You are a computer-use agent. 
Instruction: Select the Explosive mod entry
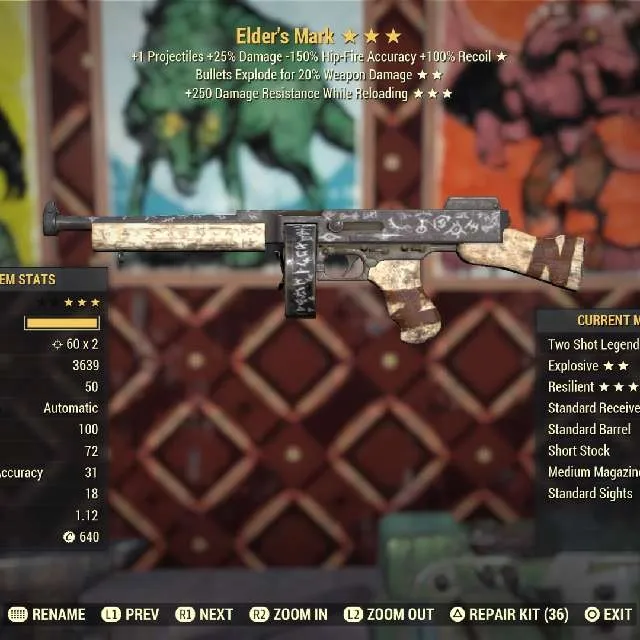click(x=587, y=366)
